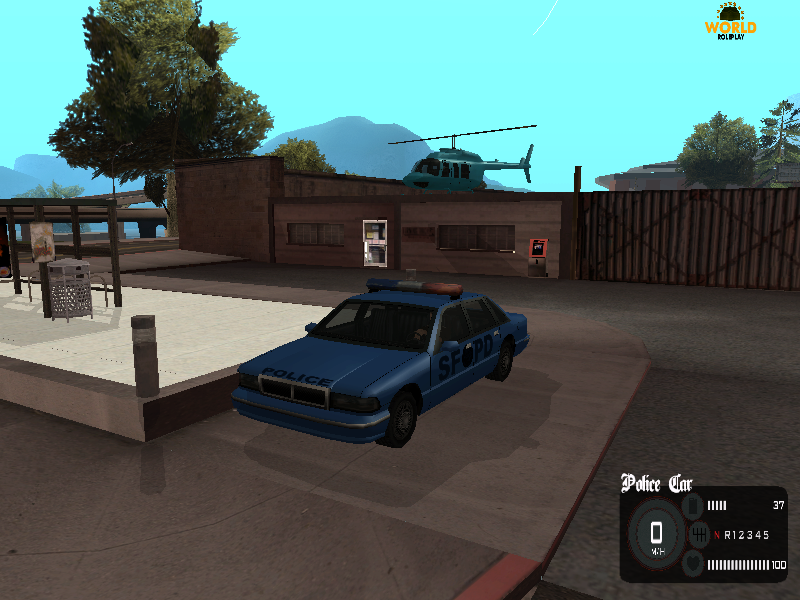Click the World Roleplay server logo

(x=731, y=22)
